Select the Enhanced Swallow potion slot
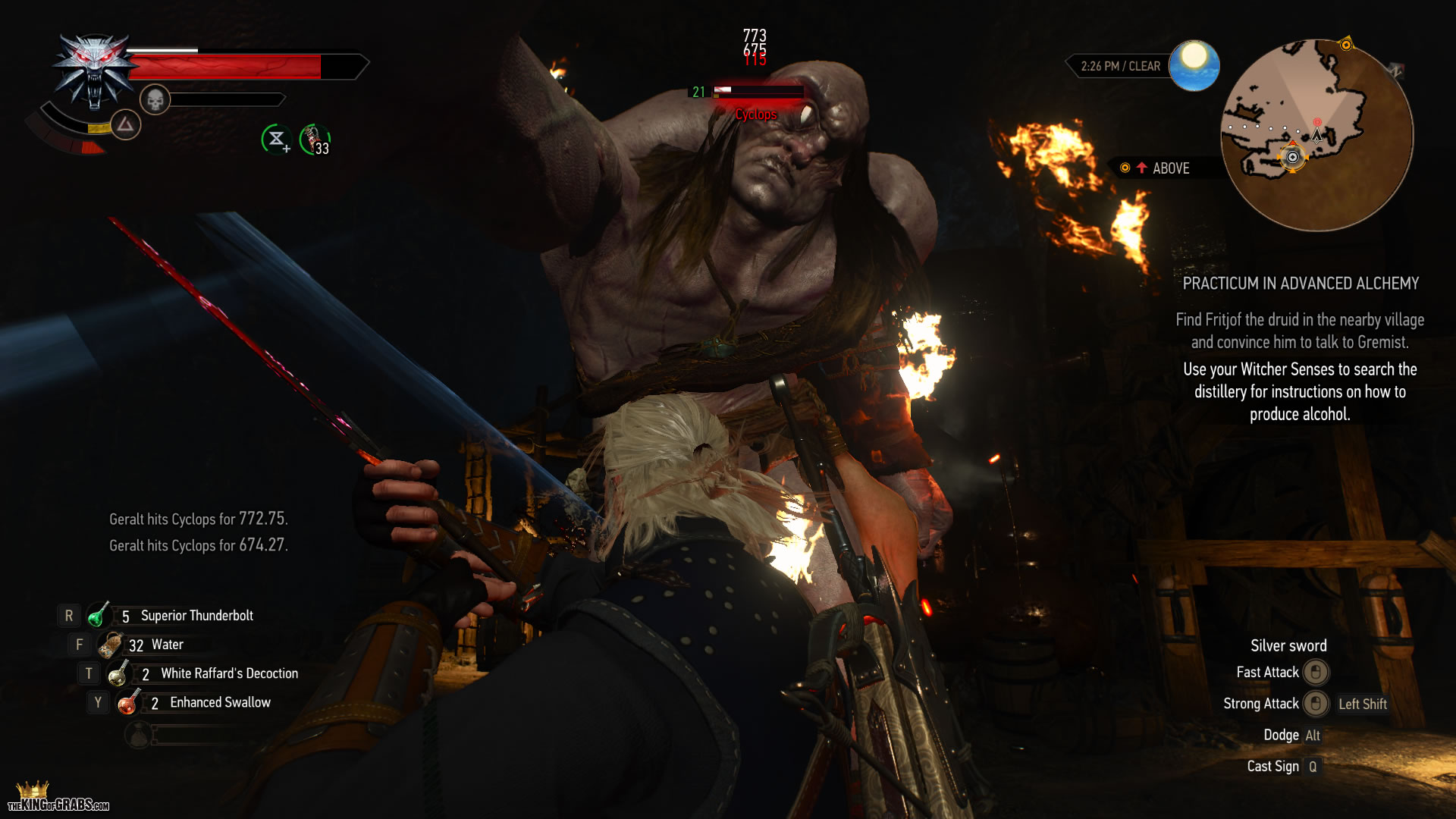Image resolution: width=1456 pixels, height=819 pixels. pos(128,703)
